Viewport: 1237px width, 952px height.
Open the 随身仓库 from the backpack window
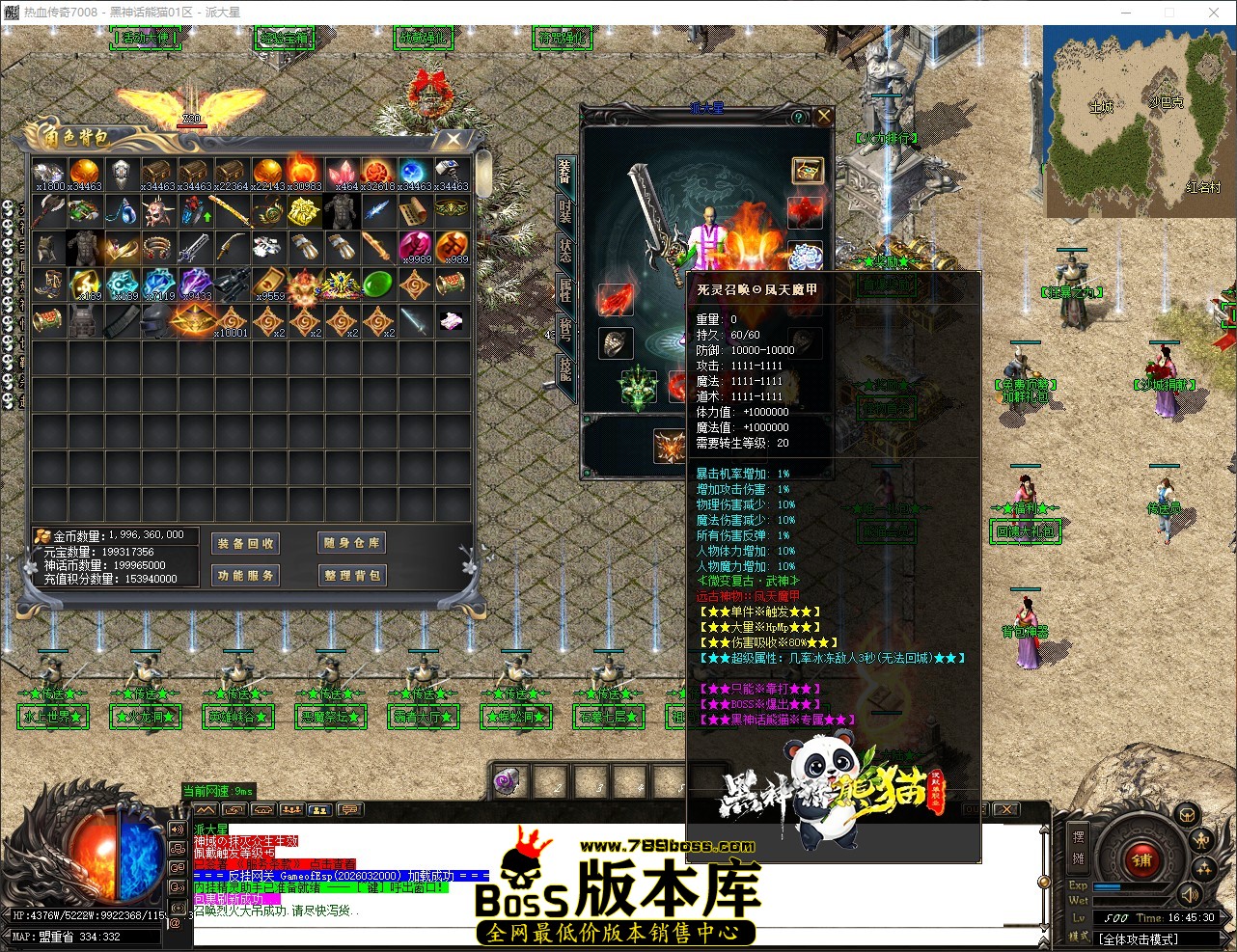(350, 542)
